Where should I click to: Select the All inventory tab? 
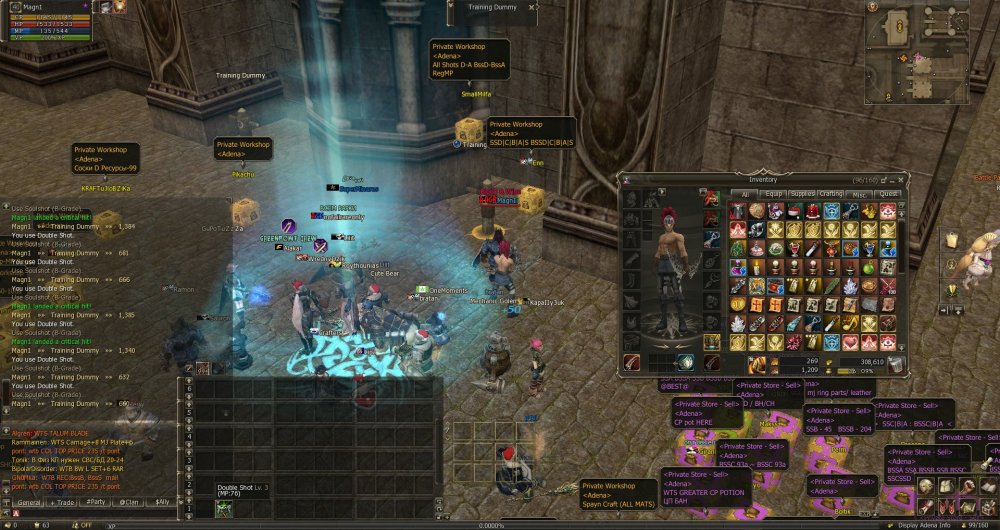coord(745,194)
